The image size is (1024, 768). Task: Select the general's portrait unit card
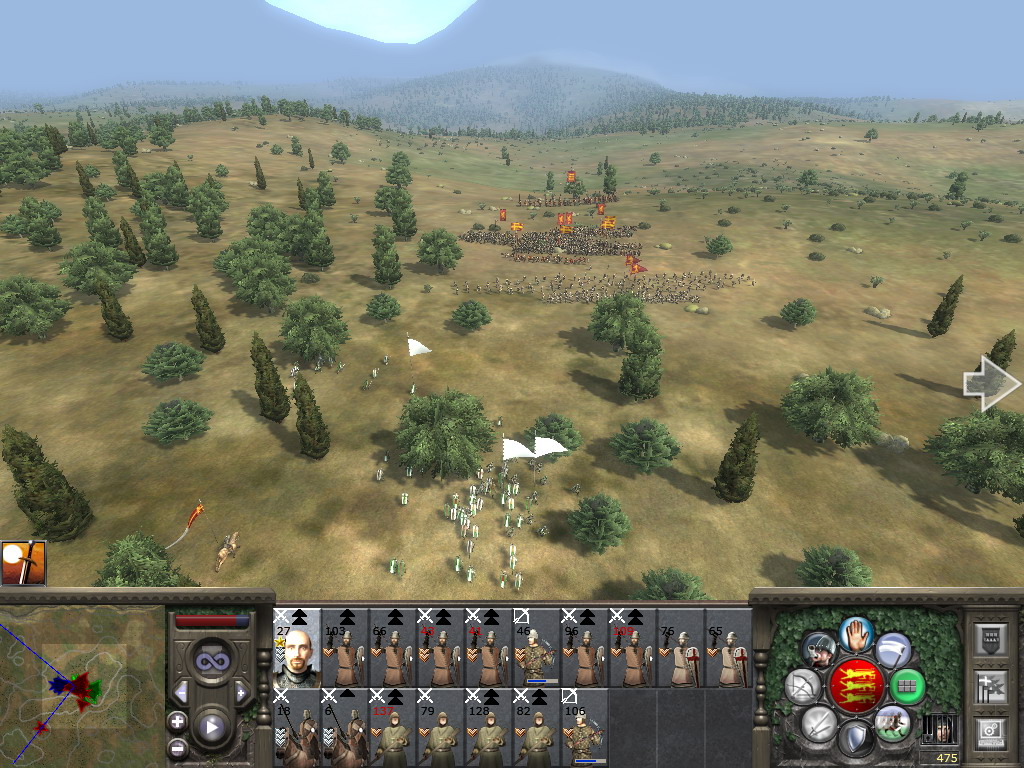point(297,648)
